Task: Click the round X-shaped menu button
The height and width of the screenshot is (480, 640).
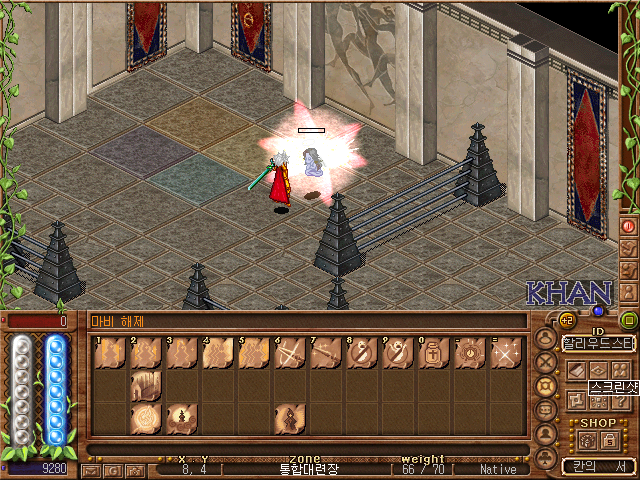Action: point(546,361)
